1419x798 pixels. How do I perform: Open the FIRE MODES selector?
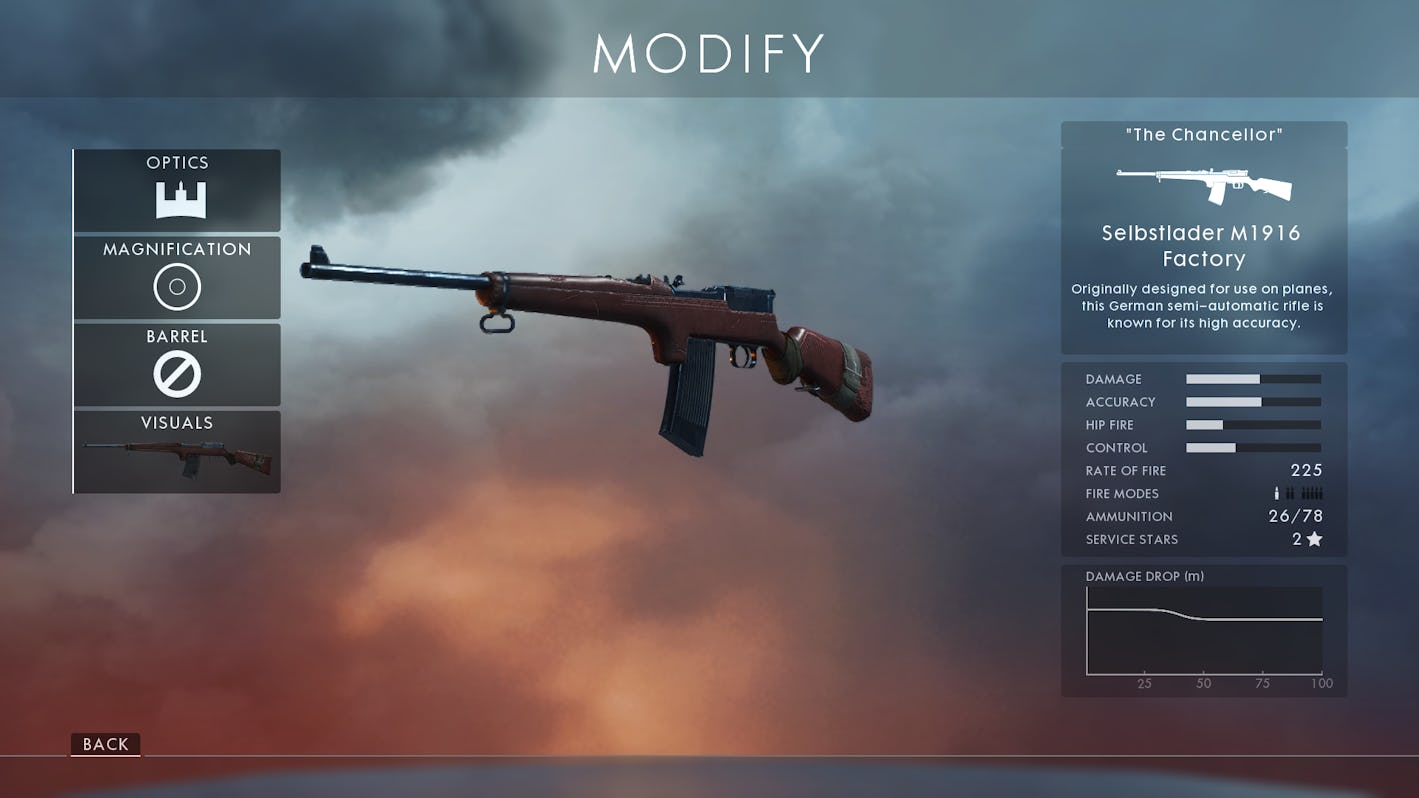(1295, 493)
